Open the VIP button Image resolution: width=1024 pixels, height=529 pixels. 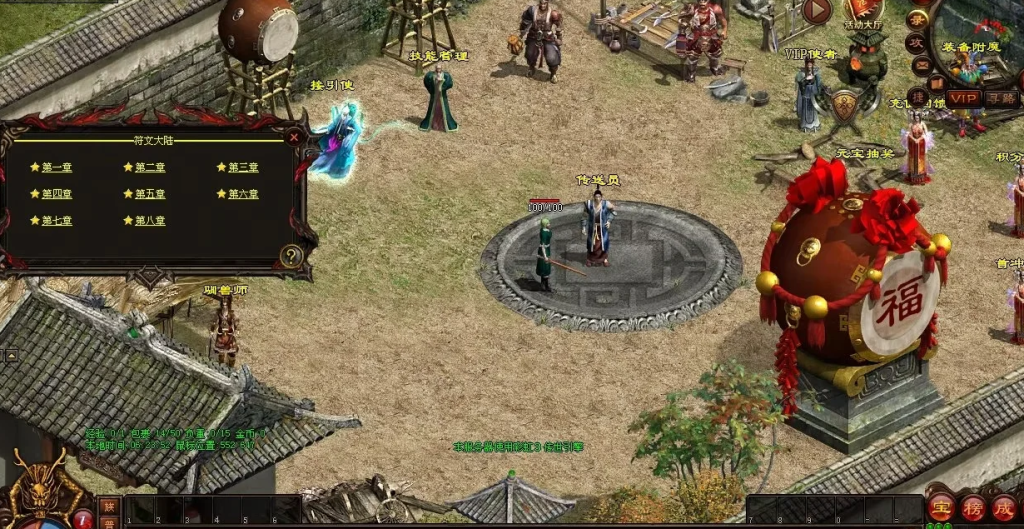964,98
